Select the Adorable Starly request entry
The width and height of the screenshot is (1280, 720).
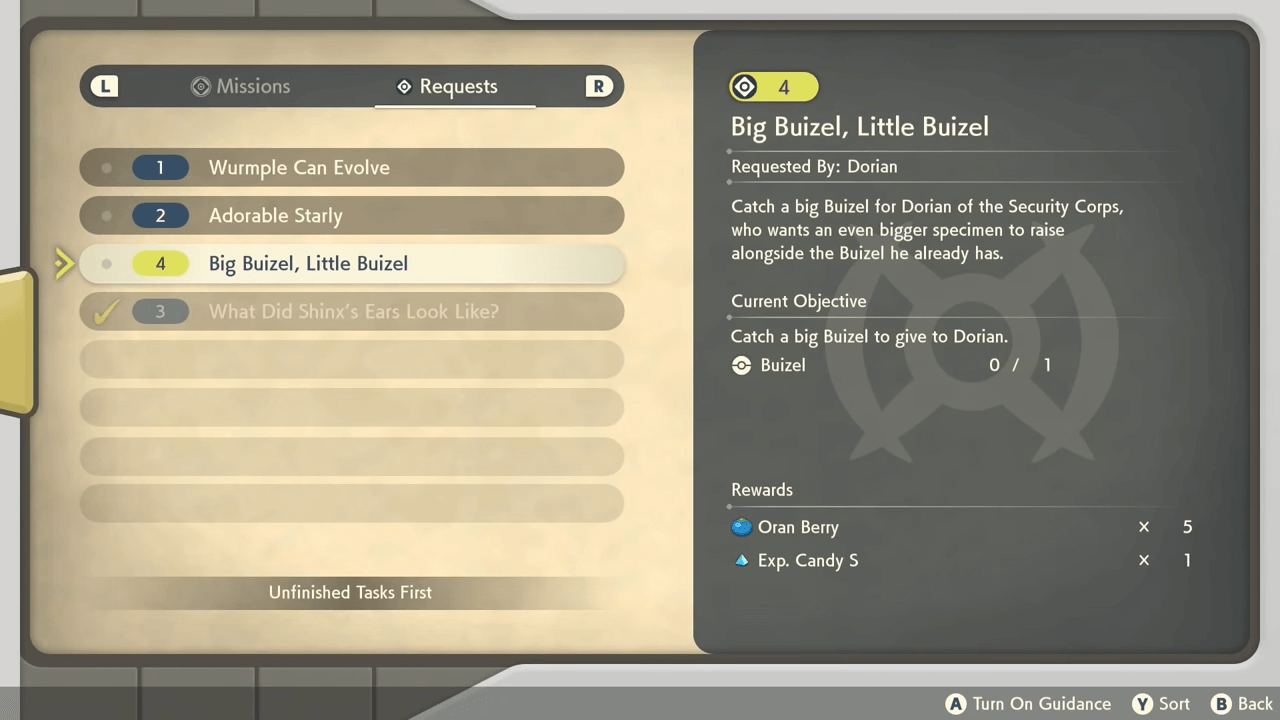tap(350, 215)
